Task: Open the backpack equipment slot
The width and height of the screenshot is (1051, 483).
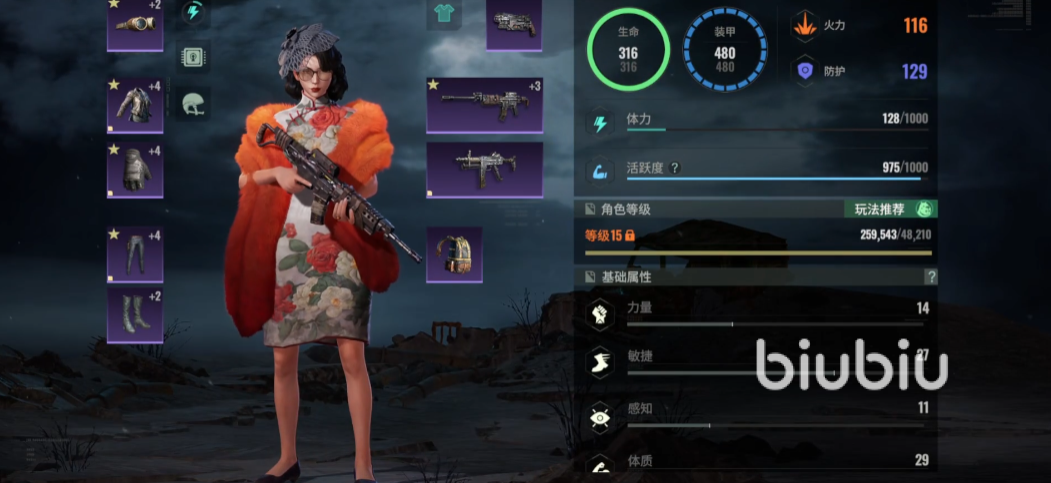Action: click(x=455, y=254)
